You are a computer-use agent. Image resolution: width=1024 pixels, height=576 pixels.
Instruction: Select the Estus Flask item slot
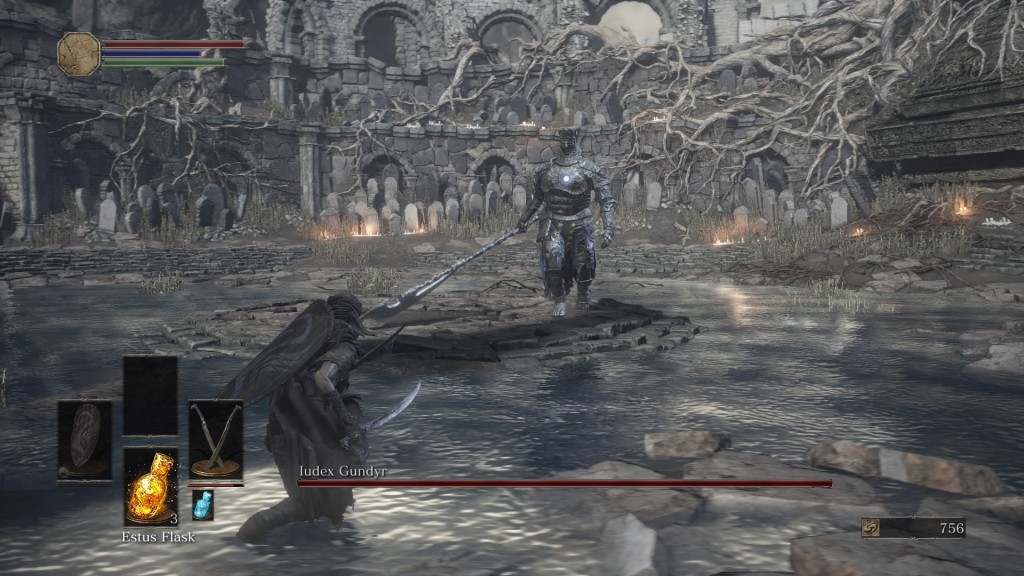[151, 486]
